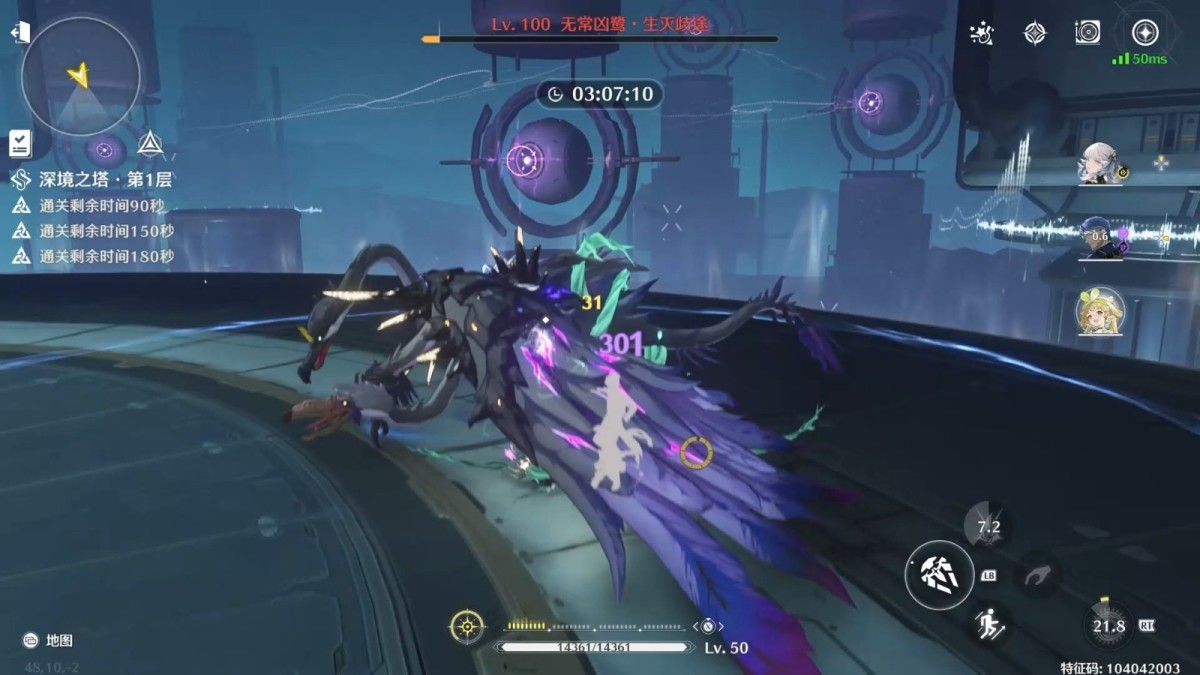Open the 地图 map button
Viewport: 1200px width, 675px height.
tap(49, 640)
